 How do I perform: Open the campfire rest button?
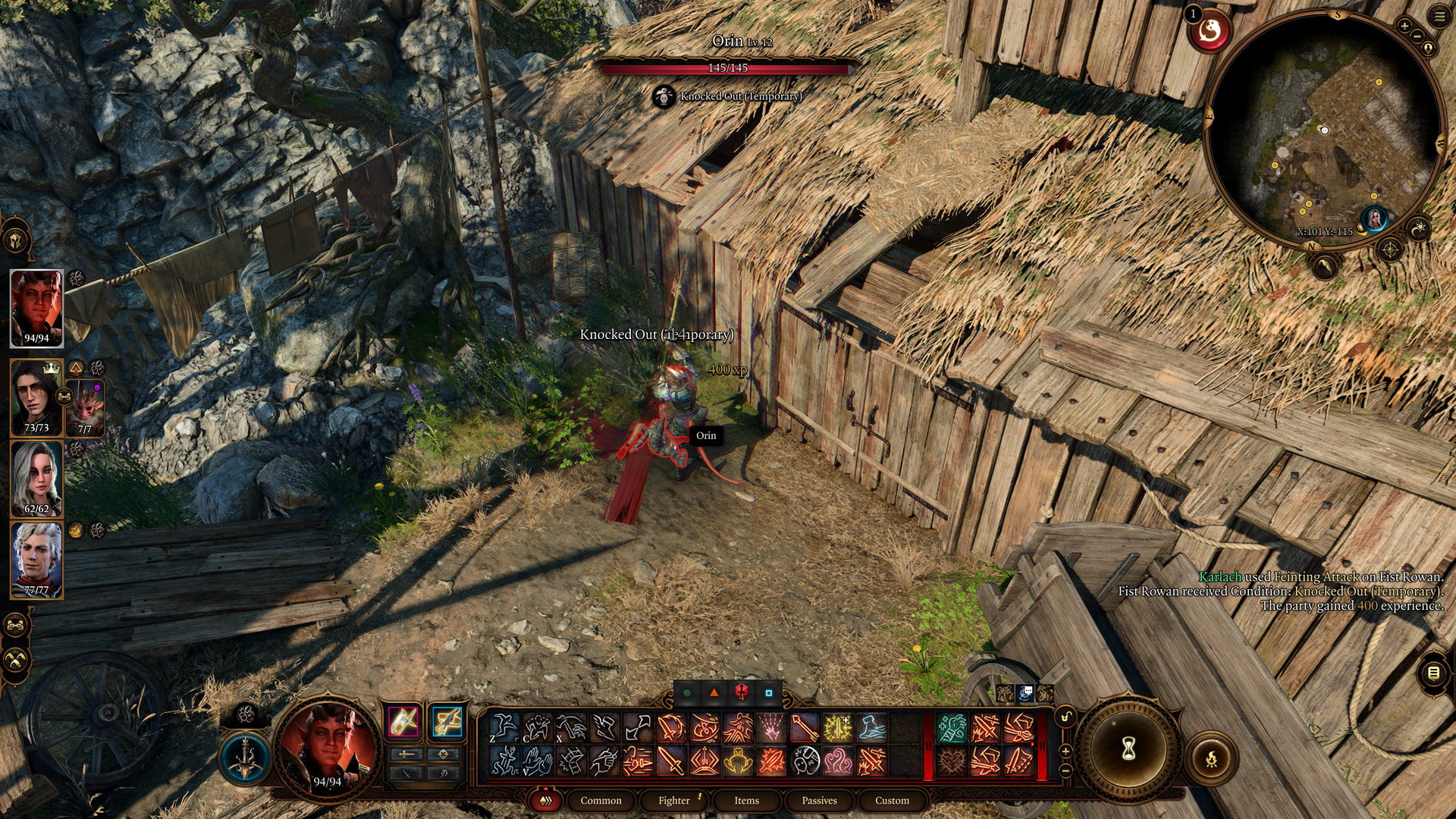click(x=1211, y=758)
